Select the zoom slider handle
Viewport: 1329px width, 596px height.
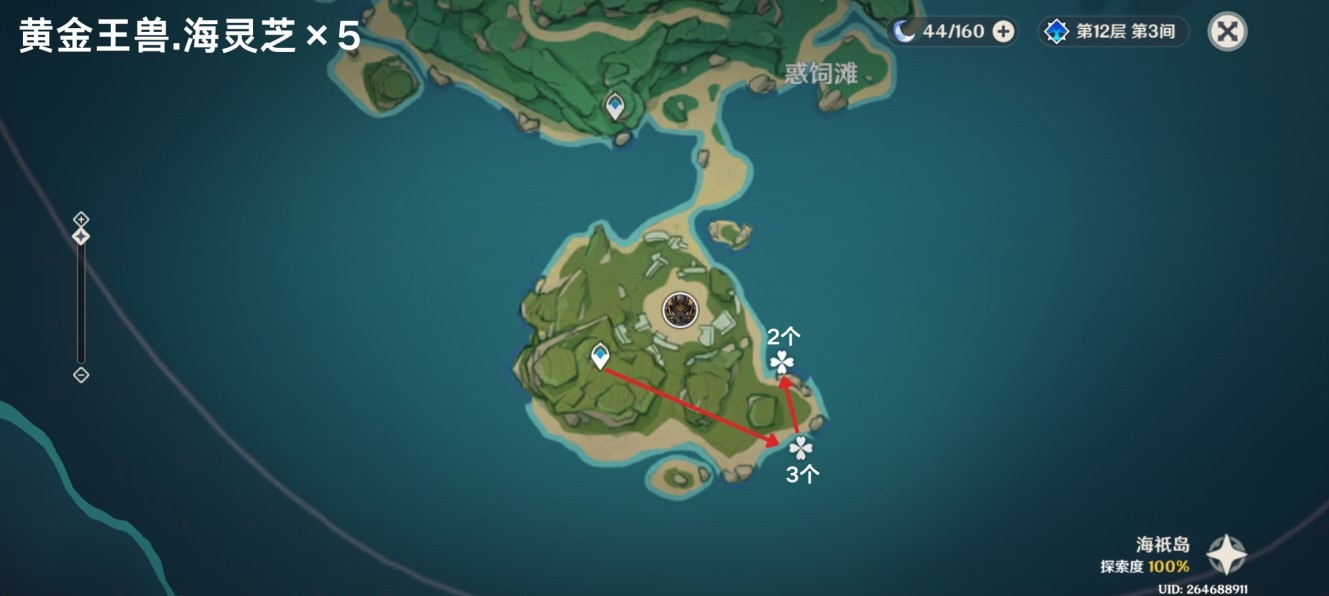[x=81, y=237]
